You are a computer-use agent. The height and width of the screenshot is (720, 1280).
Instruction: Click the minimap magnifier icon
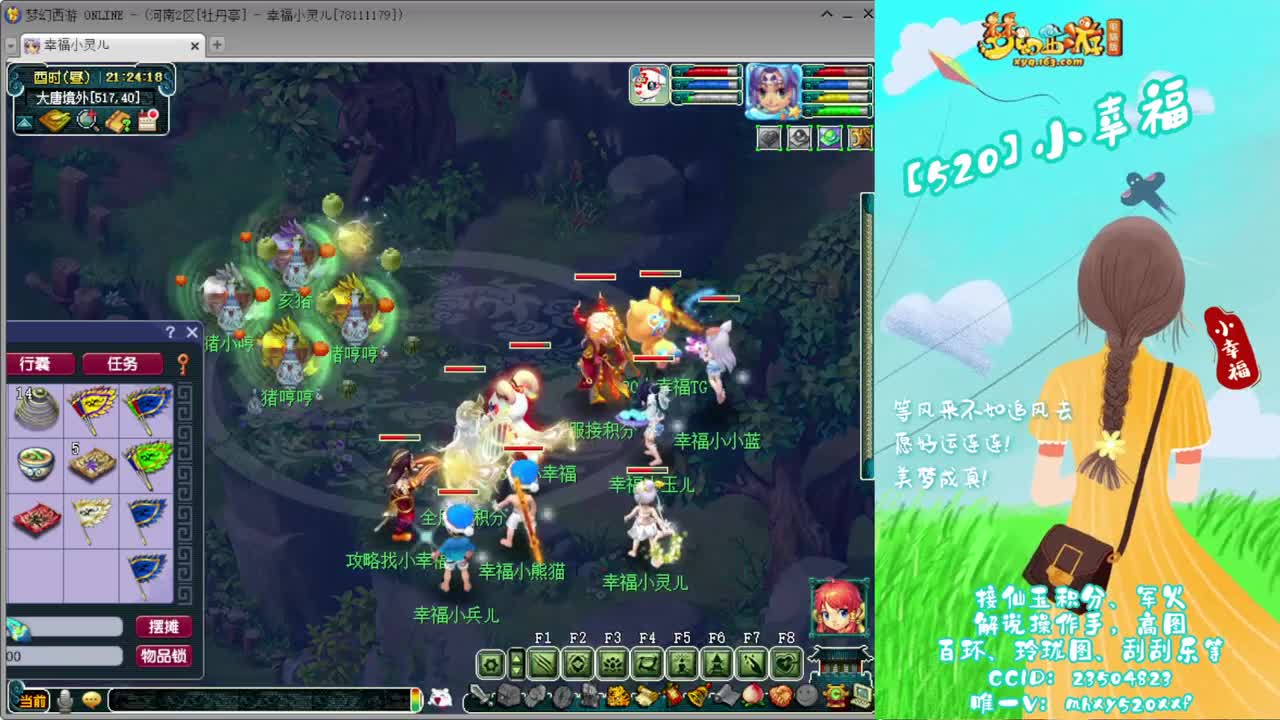pos(85,120)
